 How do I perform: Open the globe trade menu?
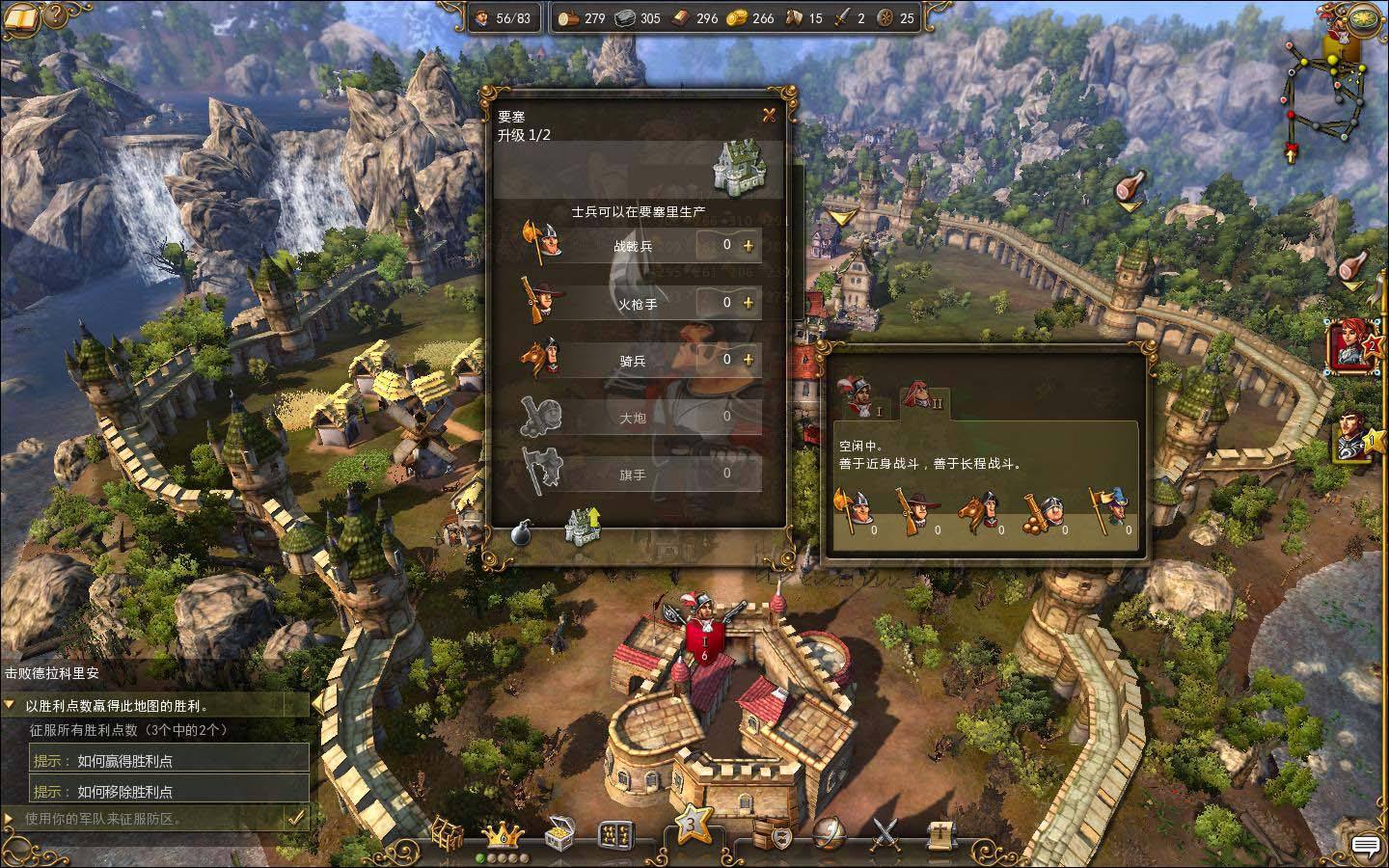pyautogui.click(x=830, y=833)
